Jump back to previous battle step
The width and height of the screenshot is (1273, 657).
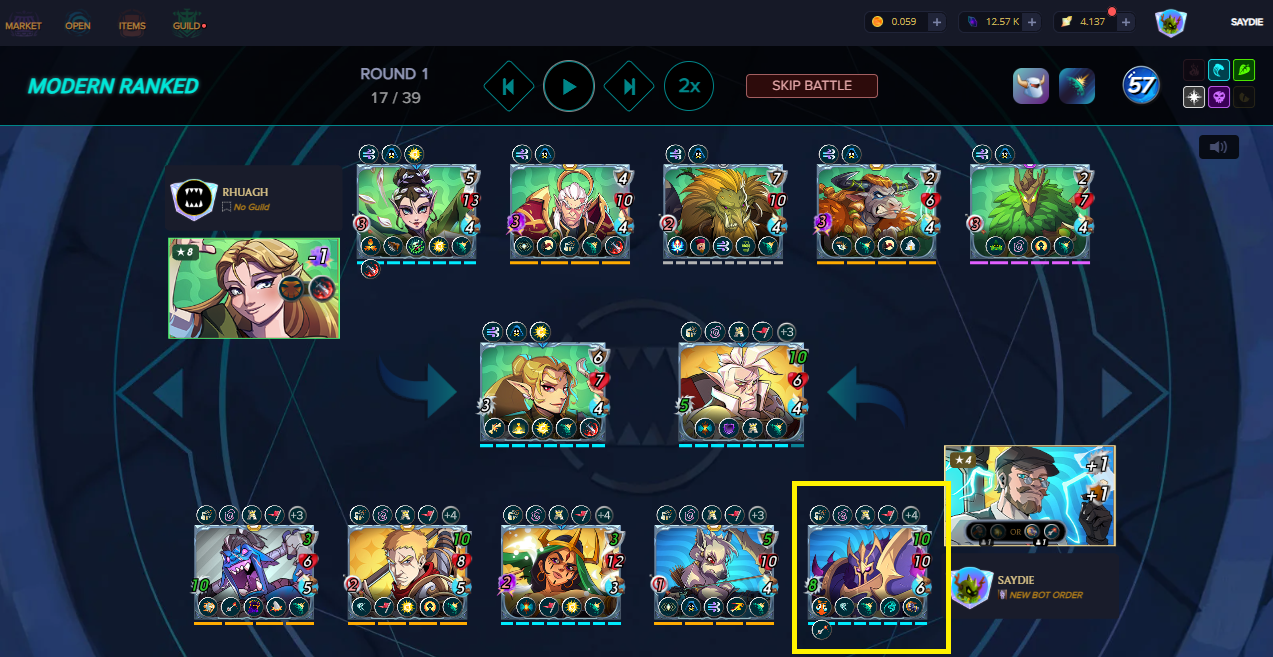coord(509,87)
